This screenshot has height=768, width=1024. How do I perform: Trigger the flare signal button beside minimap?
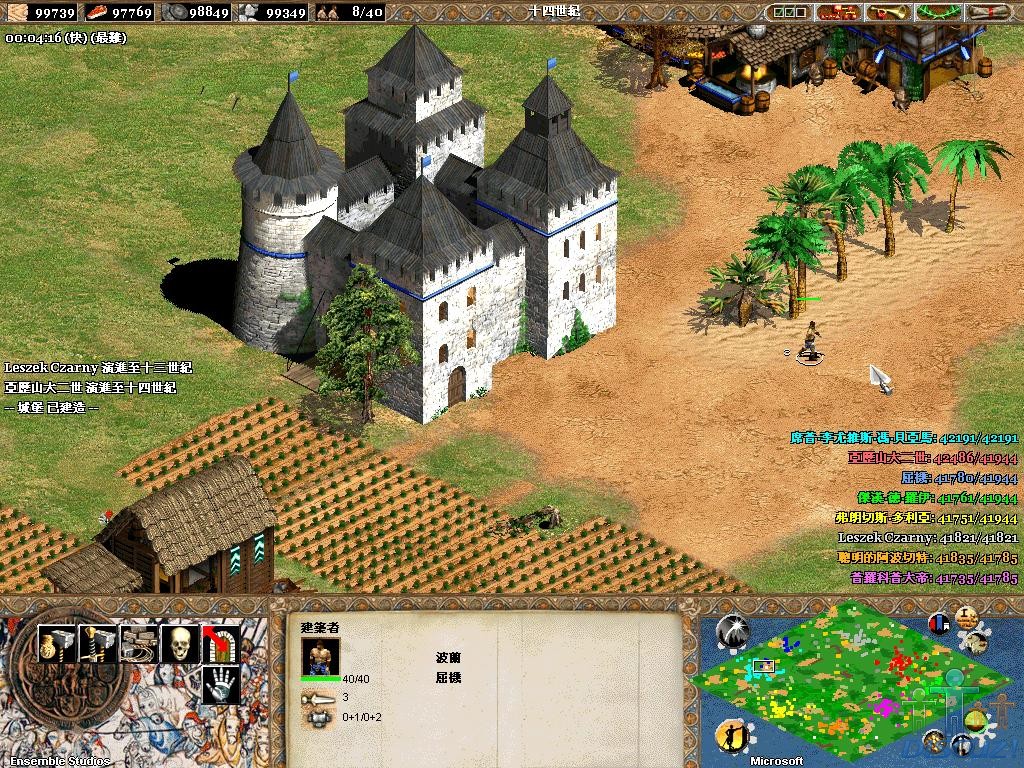(734, 629)
